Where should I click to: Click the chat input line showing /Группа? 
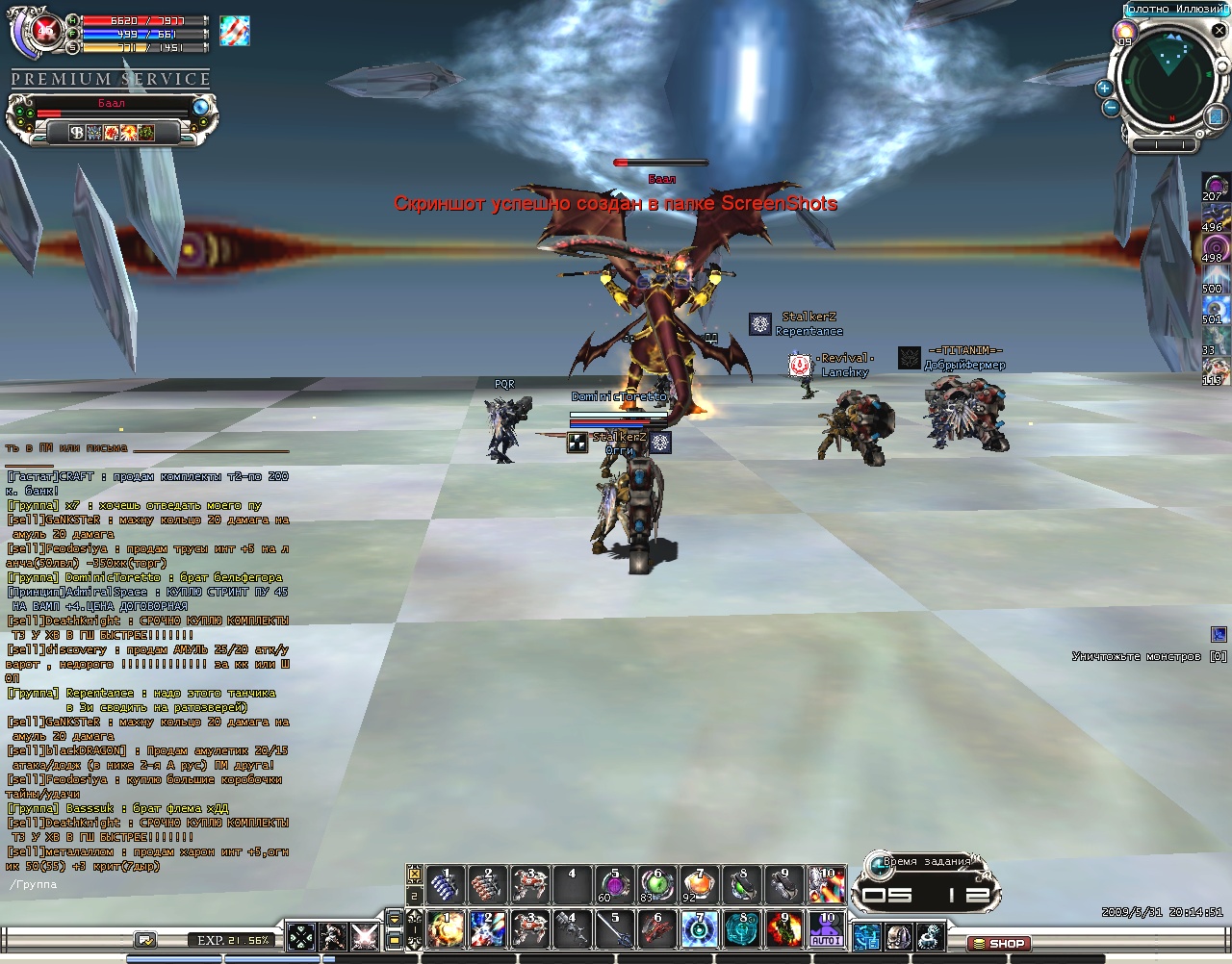[144, 884]
